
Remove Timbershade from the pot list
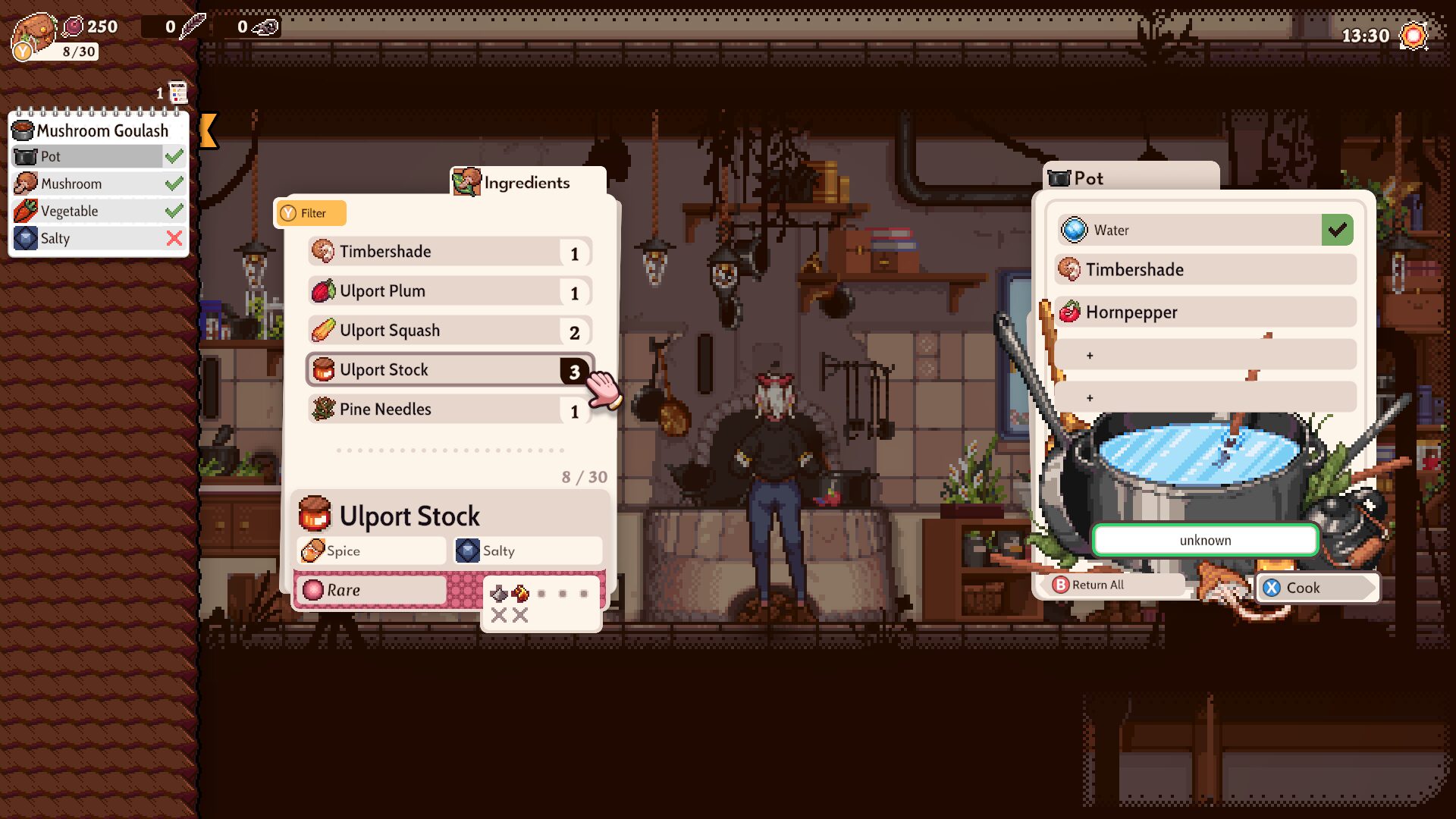pos(1204,270)
